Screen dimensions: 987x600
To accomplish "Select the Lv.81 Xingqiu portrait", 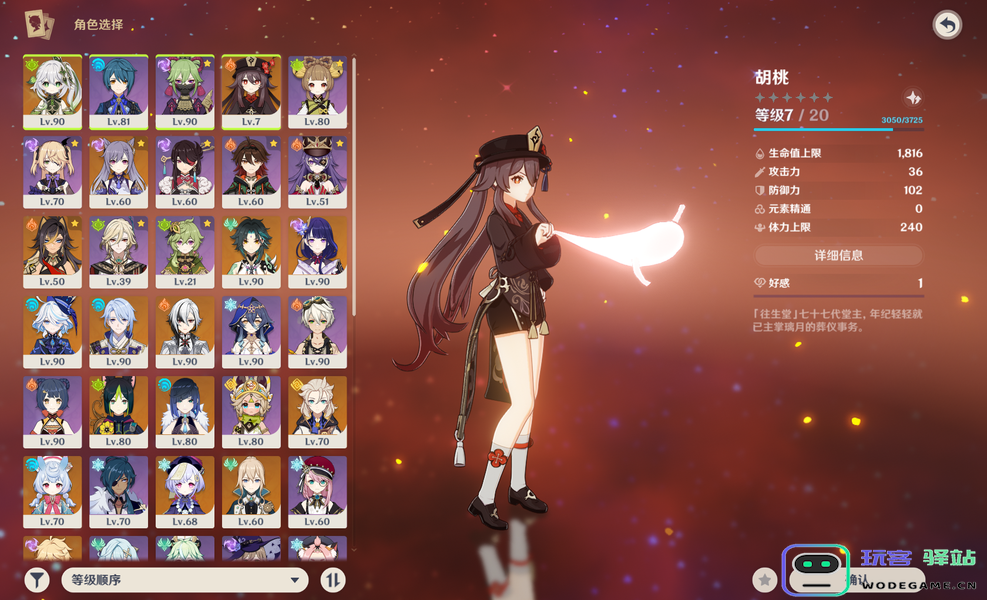I will pos(119,90).
